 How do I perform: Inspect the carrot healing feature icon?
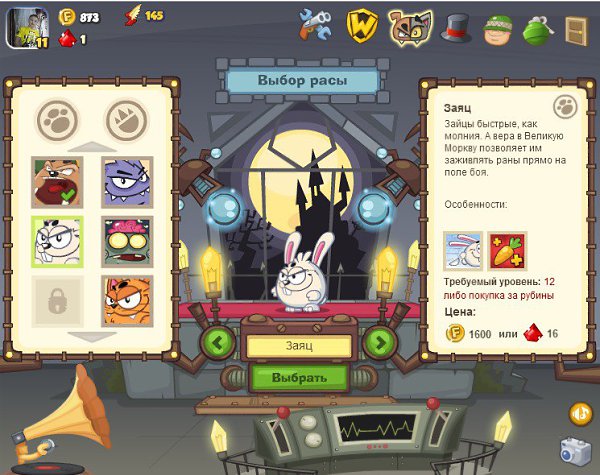[x=506, y=251]
